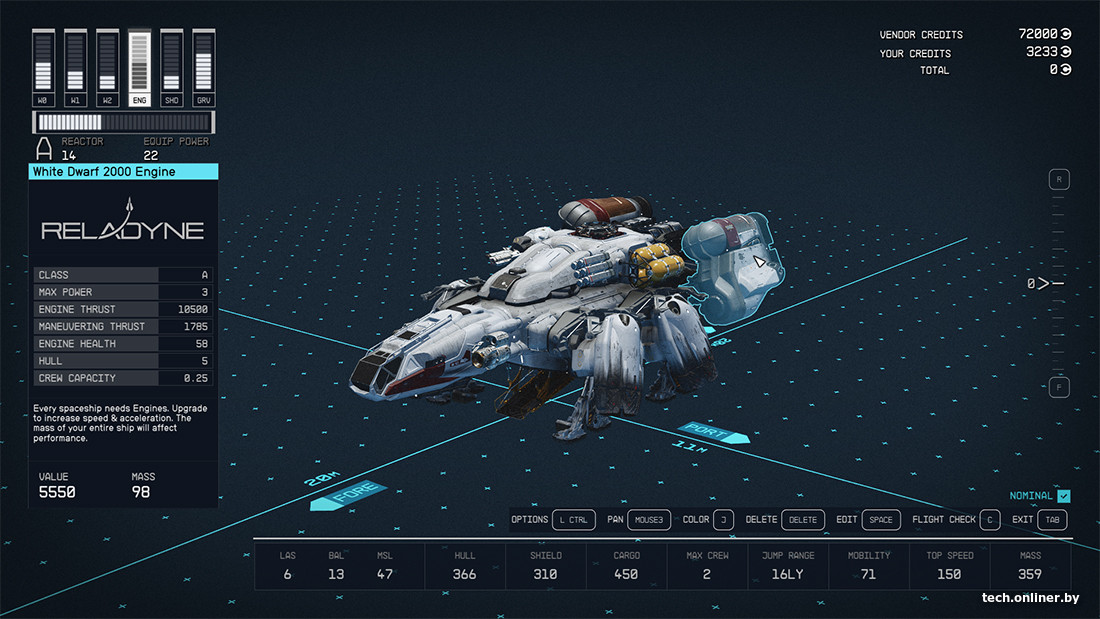Viewport: 1100px width, 619px height.
Task: Select the W0 weapon power column
Action: (43, 67)
